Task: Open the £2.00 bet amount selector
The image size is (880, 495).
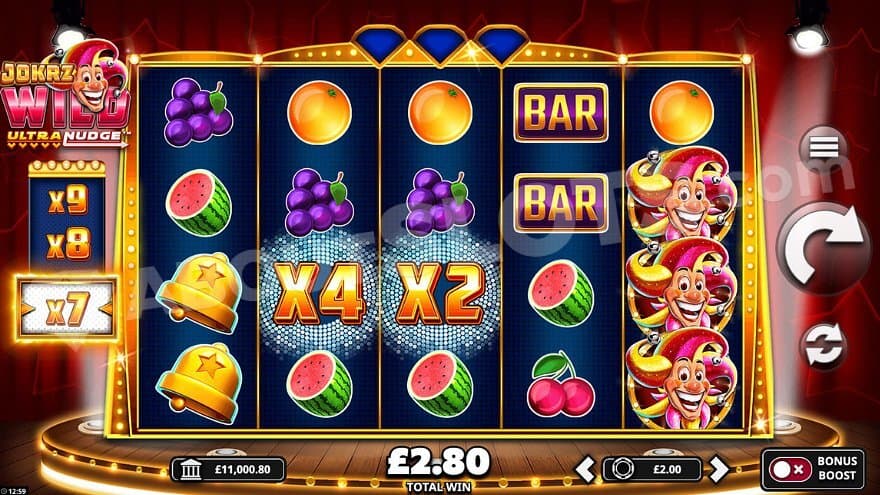Action: click(652, 468)
